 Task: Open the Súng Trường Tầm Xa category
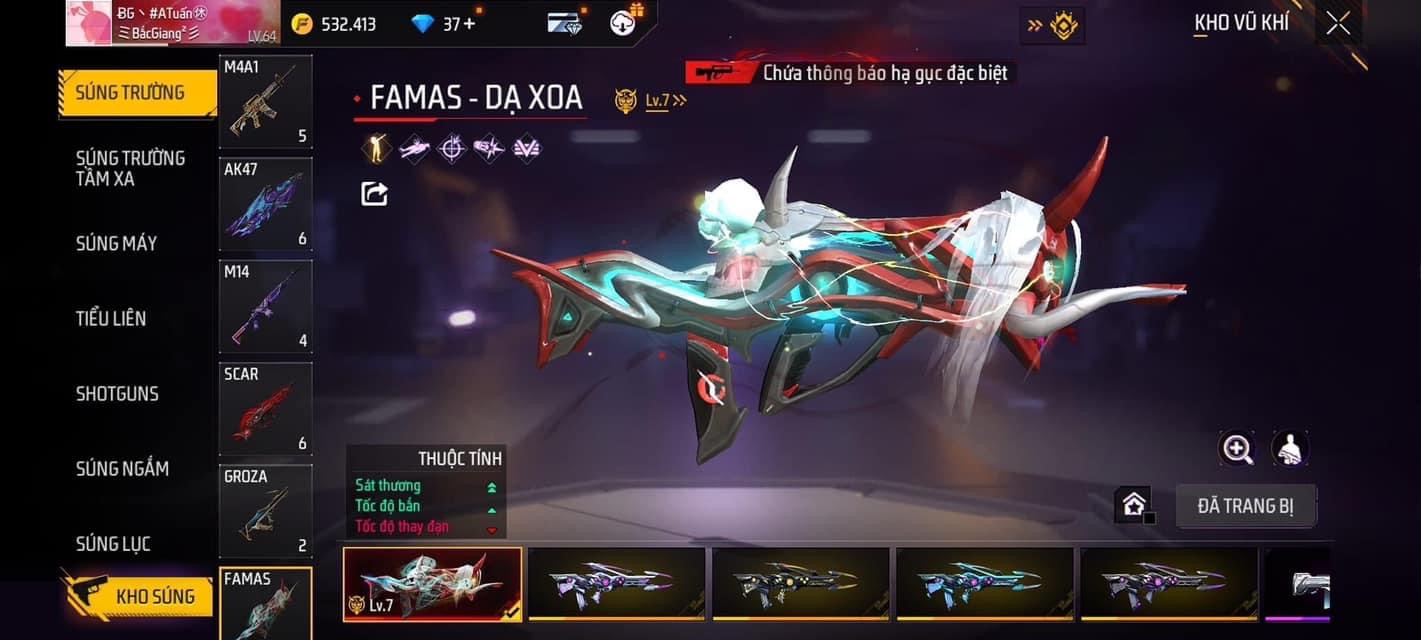[x=131, y=168]
